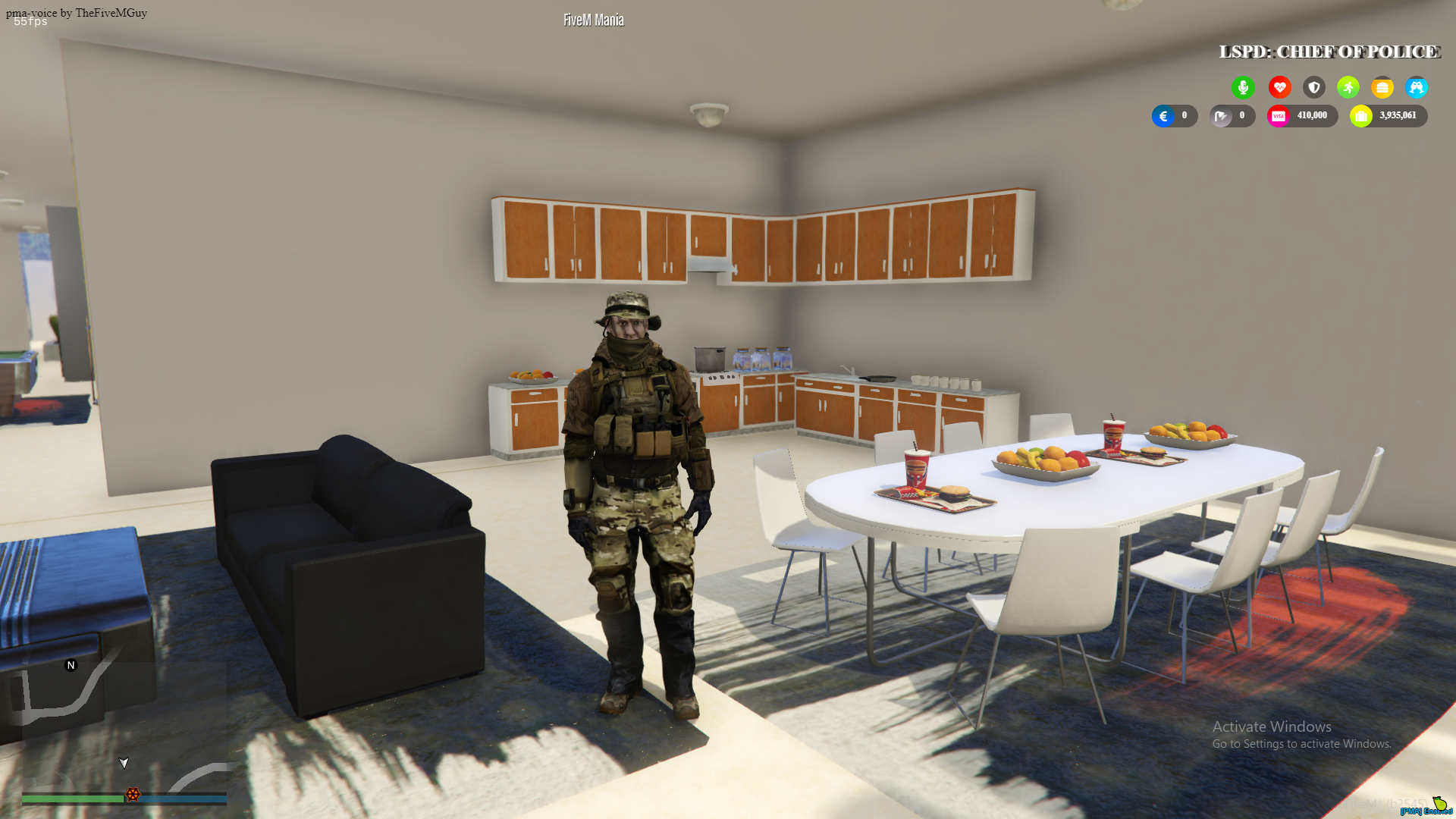Click the blue Euro coin icon
This screenshot has height=819, width=1456.
click(1163, 115)
